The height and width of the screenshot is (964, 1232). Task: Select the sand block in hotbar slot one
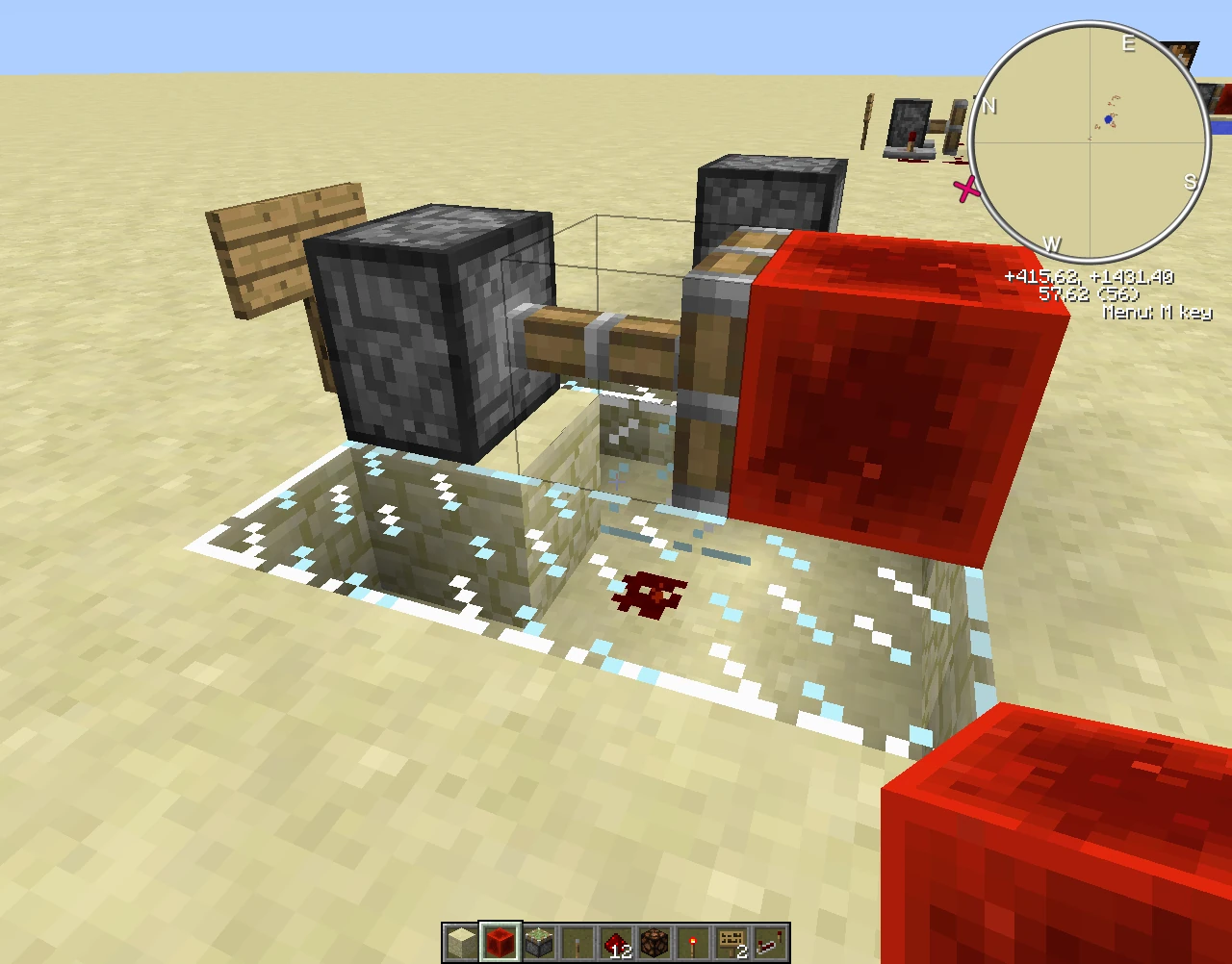(460, 941)
